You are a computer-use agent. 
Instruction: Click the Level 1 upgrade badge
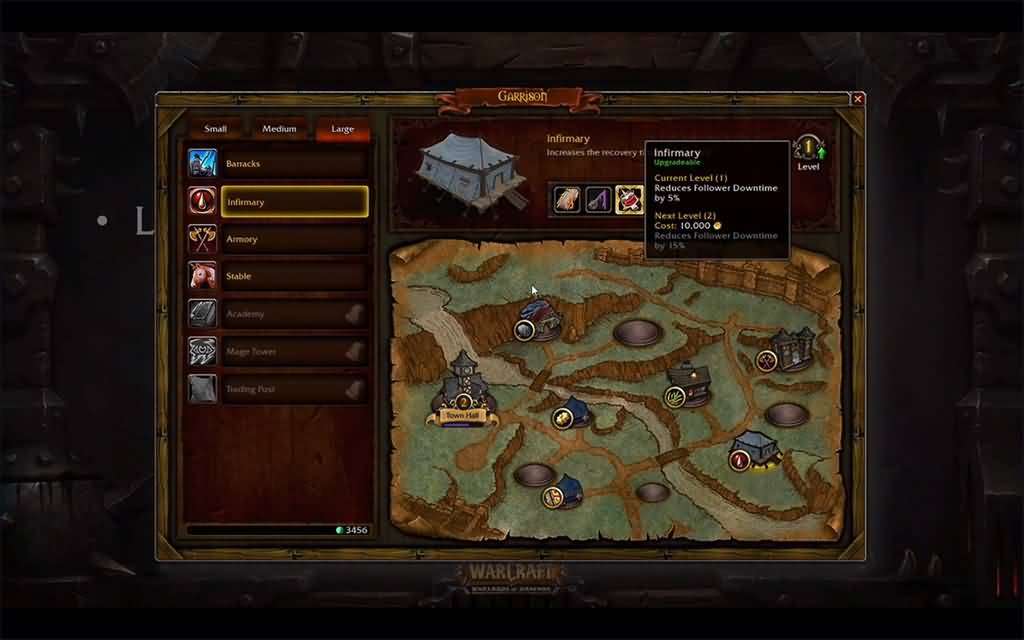[x=808, y=149]
